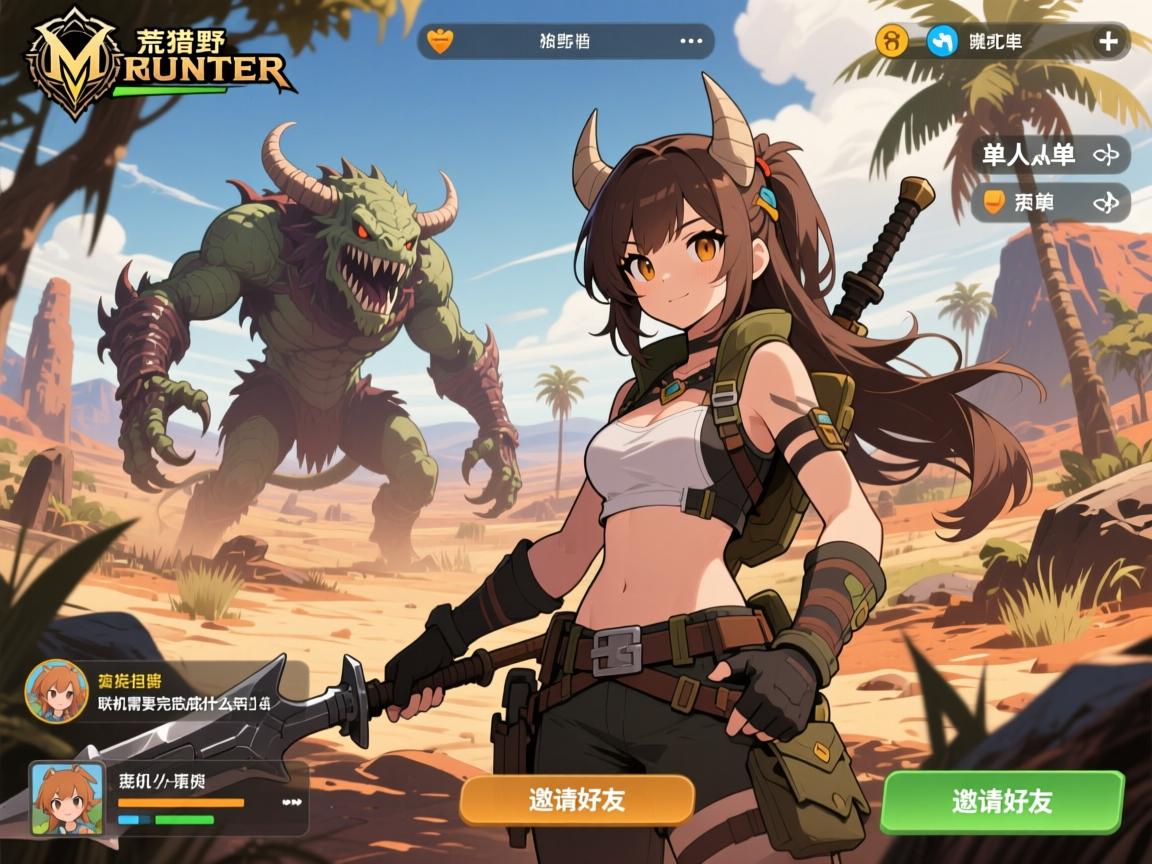The height and width of the screenshot is (864, 1152).
Task: Select the 单人 mode option
Action: (1050, 155)
